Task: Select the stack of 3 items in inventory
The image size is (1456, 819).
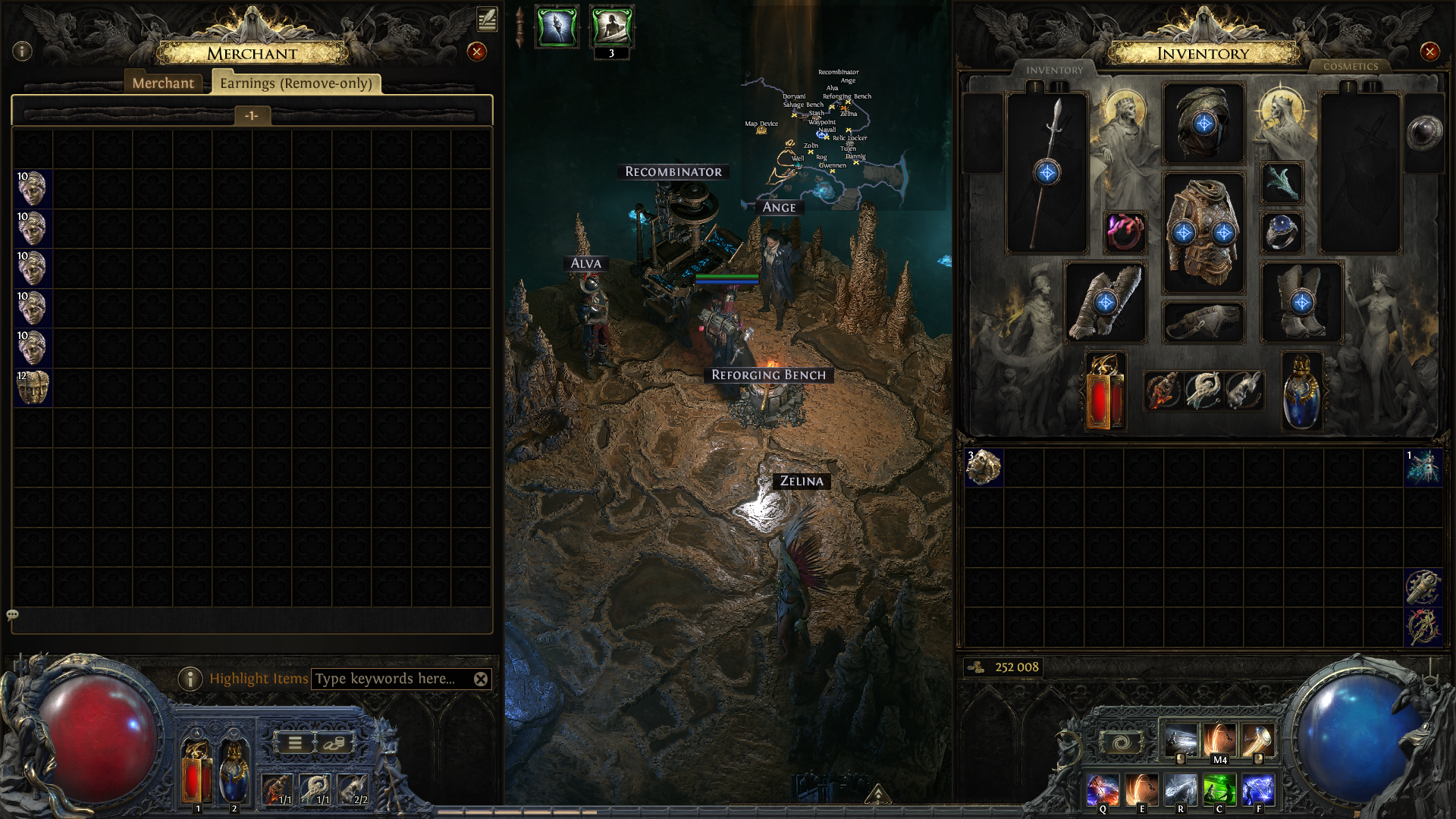Action: click(x=984, y=467)
